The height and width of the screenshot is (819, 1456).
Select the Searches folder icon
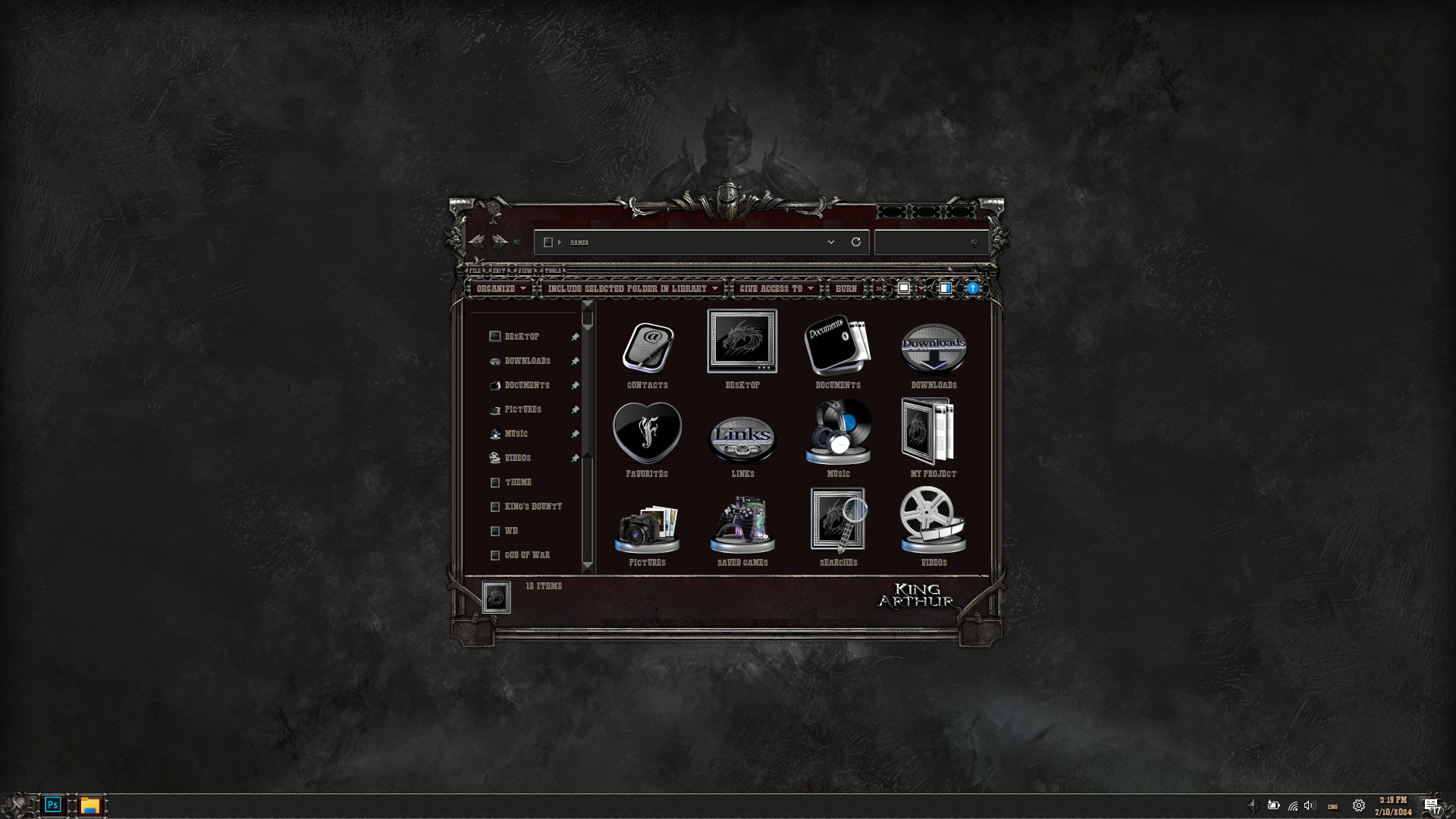838,522
